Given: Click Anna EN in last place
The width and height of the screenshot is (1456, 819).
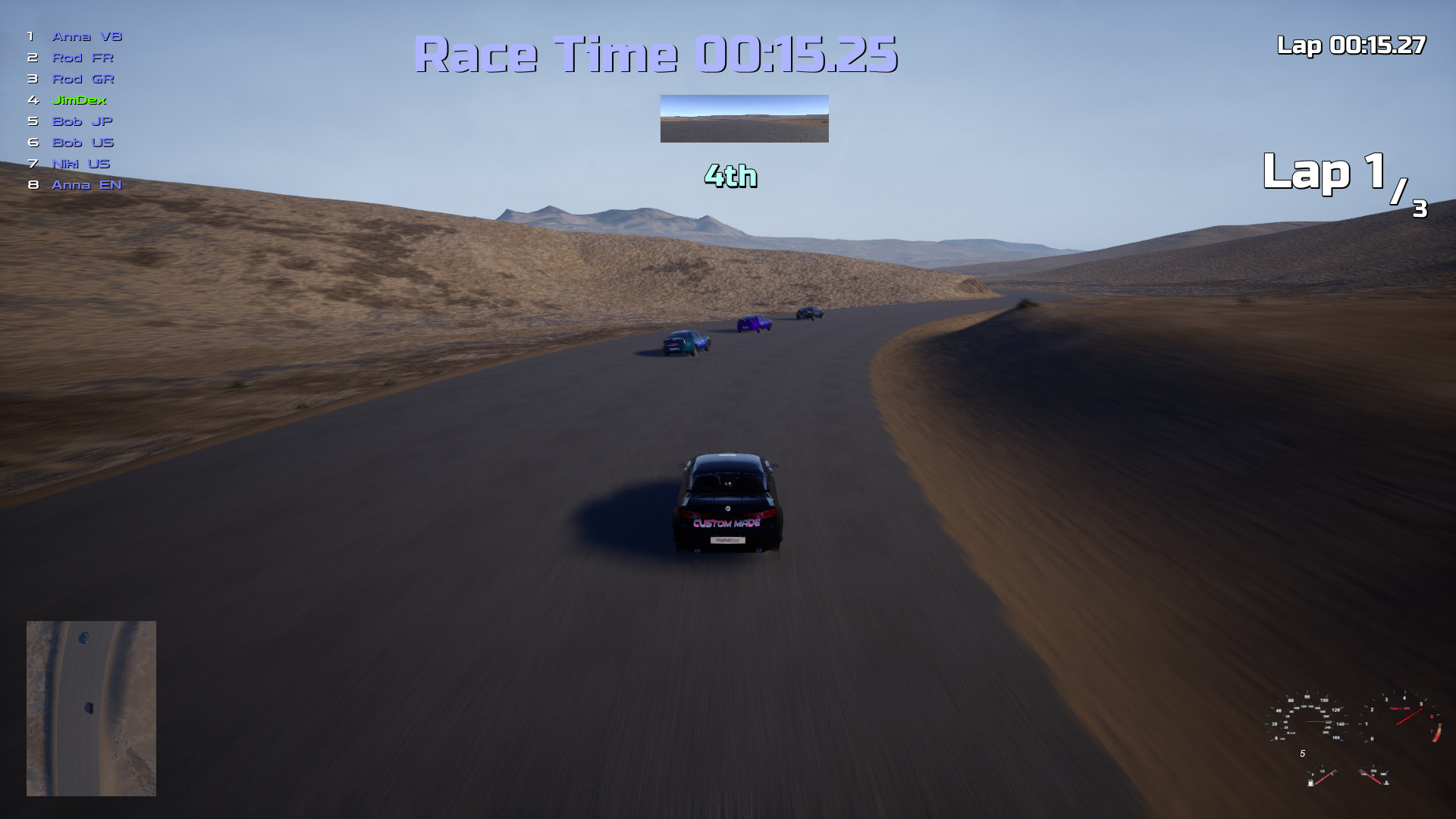Looking at the screenshot, I should [86, 184].
